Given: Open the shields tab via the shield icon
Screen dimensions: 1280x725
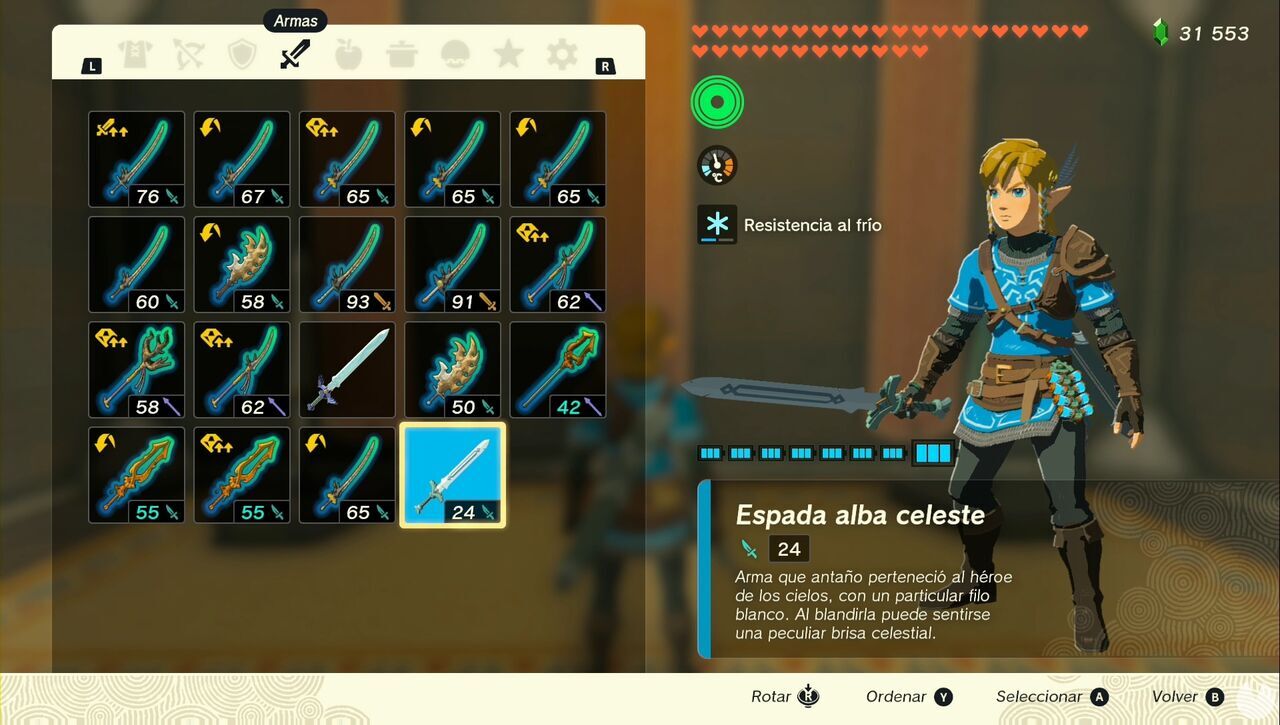Looking at the screenshot, I should [244, 53].
